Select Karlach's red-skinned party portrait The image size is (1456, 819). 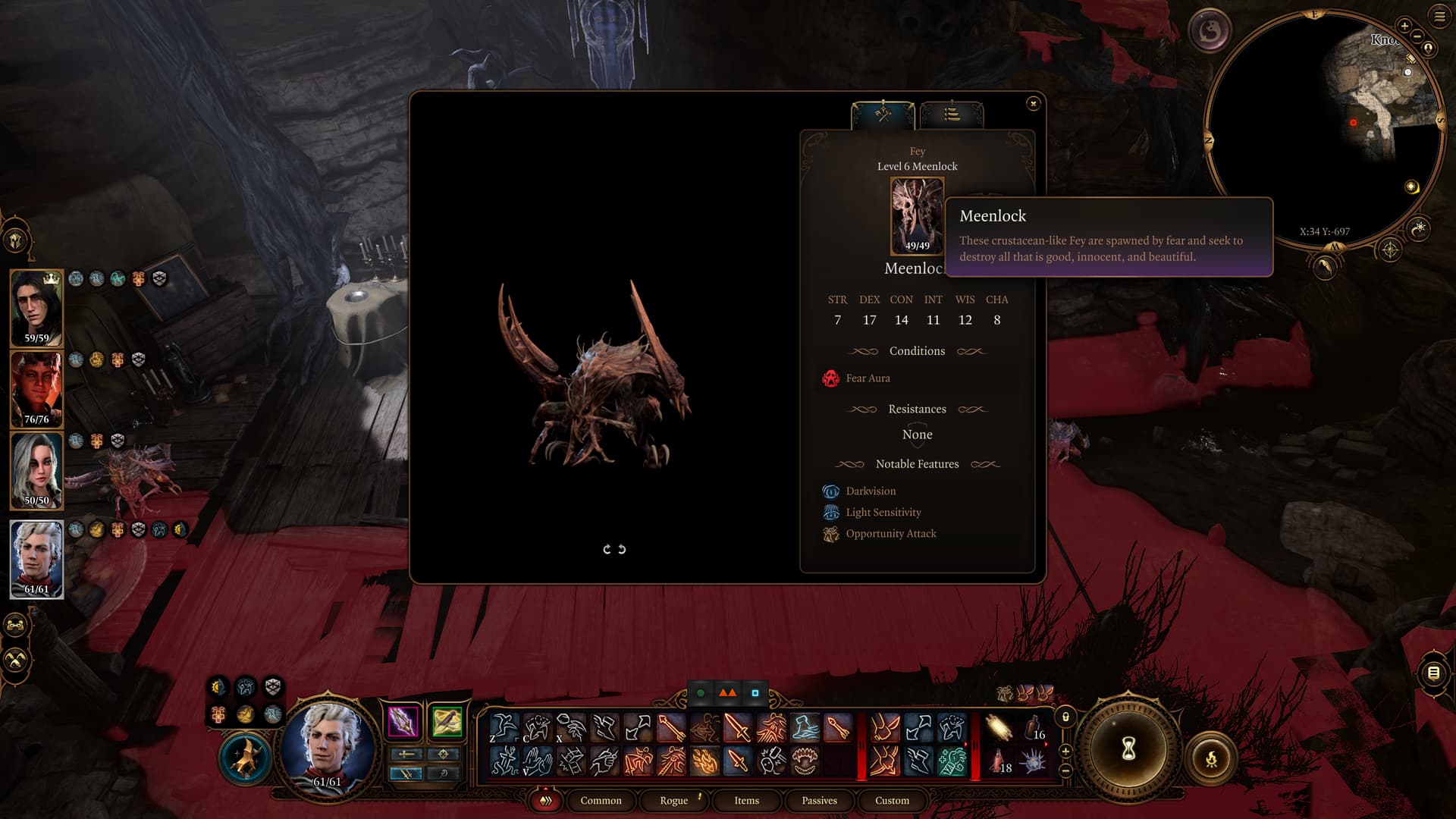coord(36,389)
